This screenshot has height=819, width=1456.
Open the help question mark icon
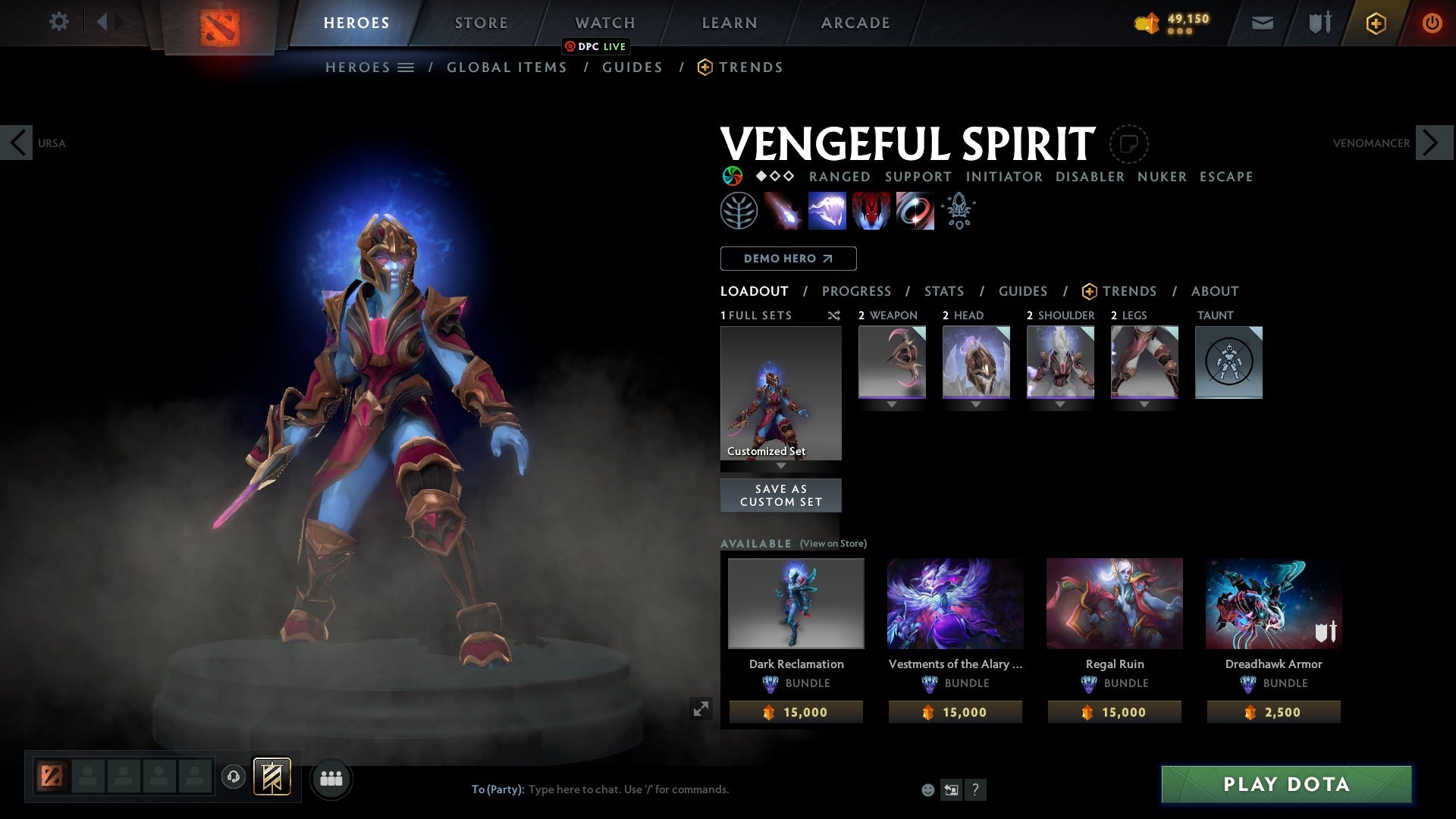click(975, 789)
